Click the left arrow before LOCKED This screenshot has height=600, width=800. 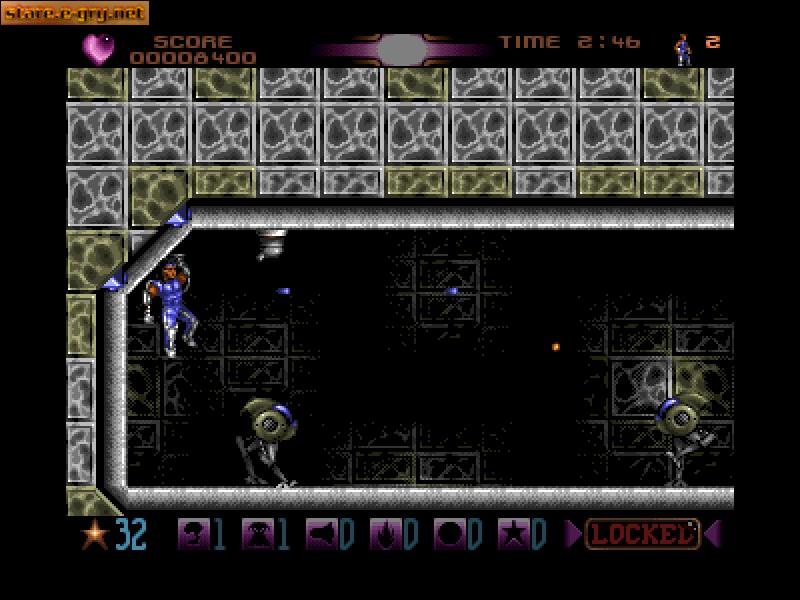[573, 535]
